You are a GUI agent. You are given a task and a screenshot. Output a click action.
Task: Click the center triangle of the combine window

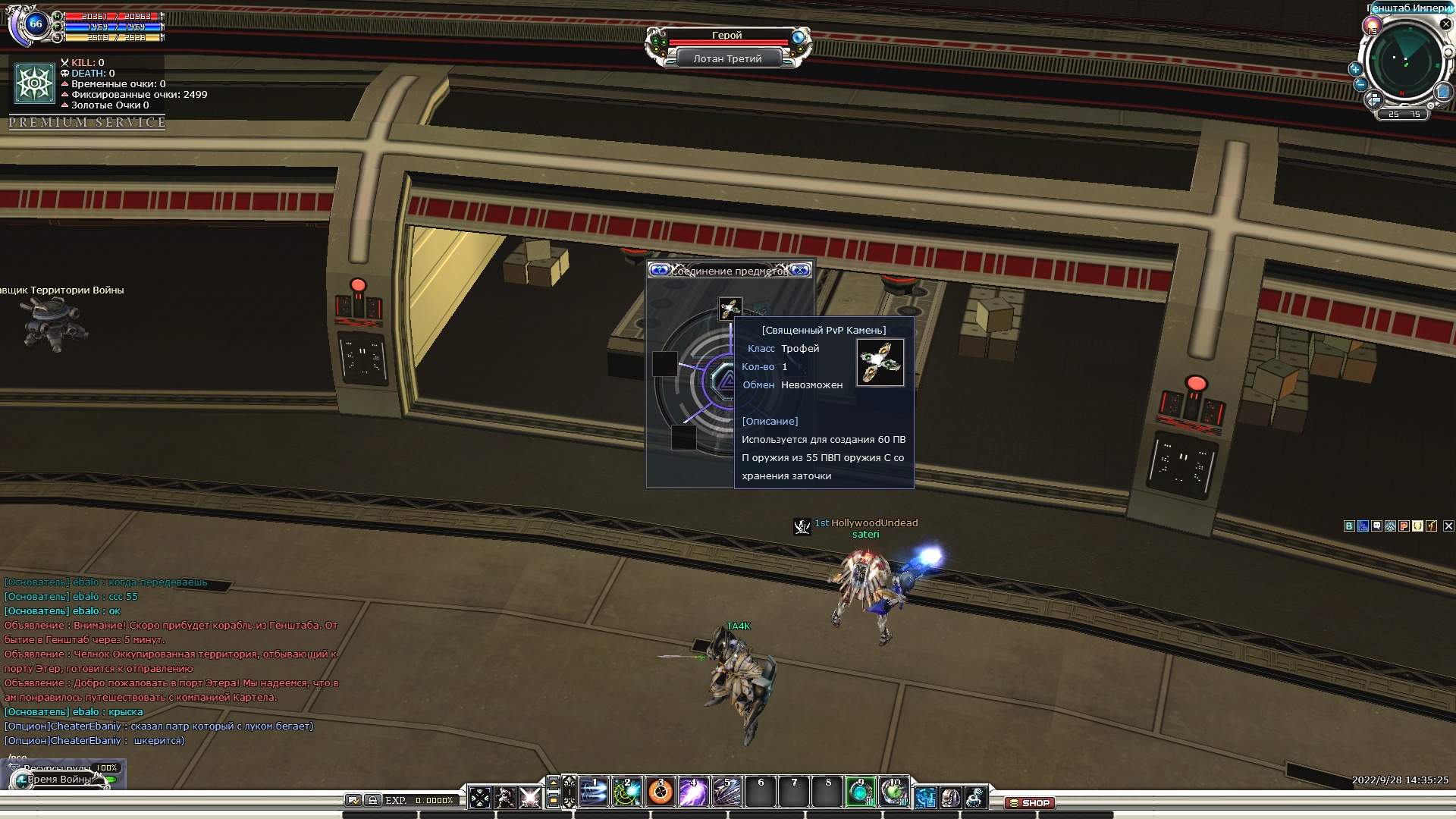(726, 381)
